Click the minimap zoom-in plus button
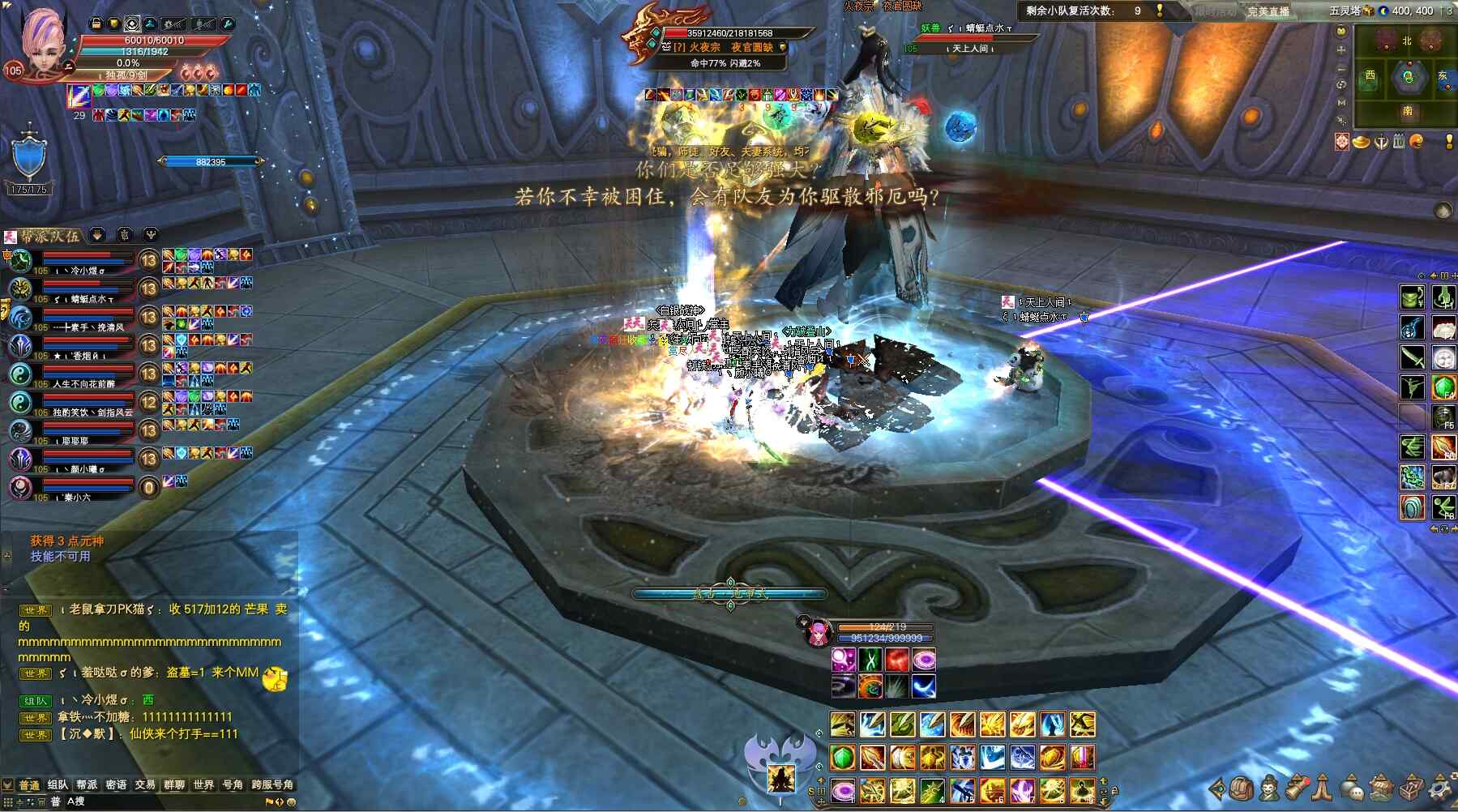The image size is (1458, 812). 1341,49
